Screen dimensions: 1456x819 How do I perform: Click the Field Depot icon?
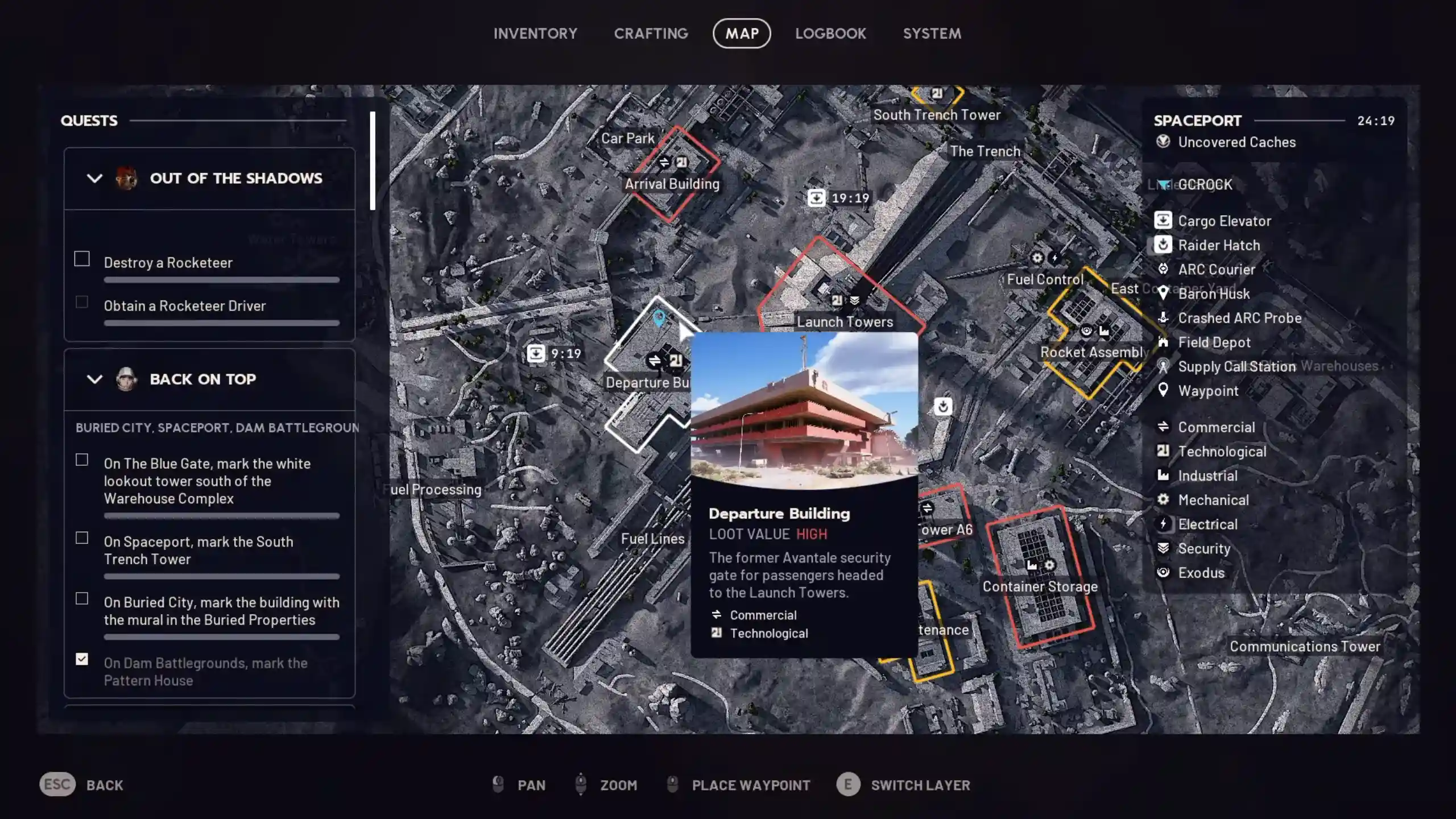tap(1164, 342)
